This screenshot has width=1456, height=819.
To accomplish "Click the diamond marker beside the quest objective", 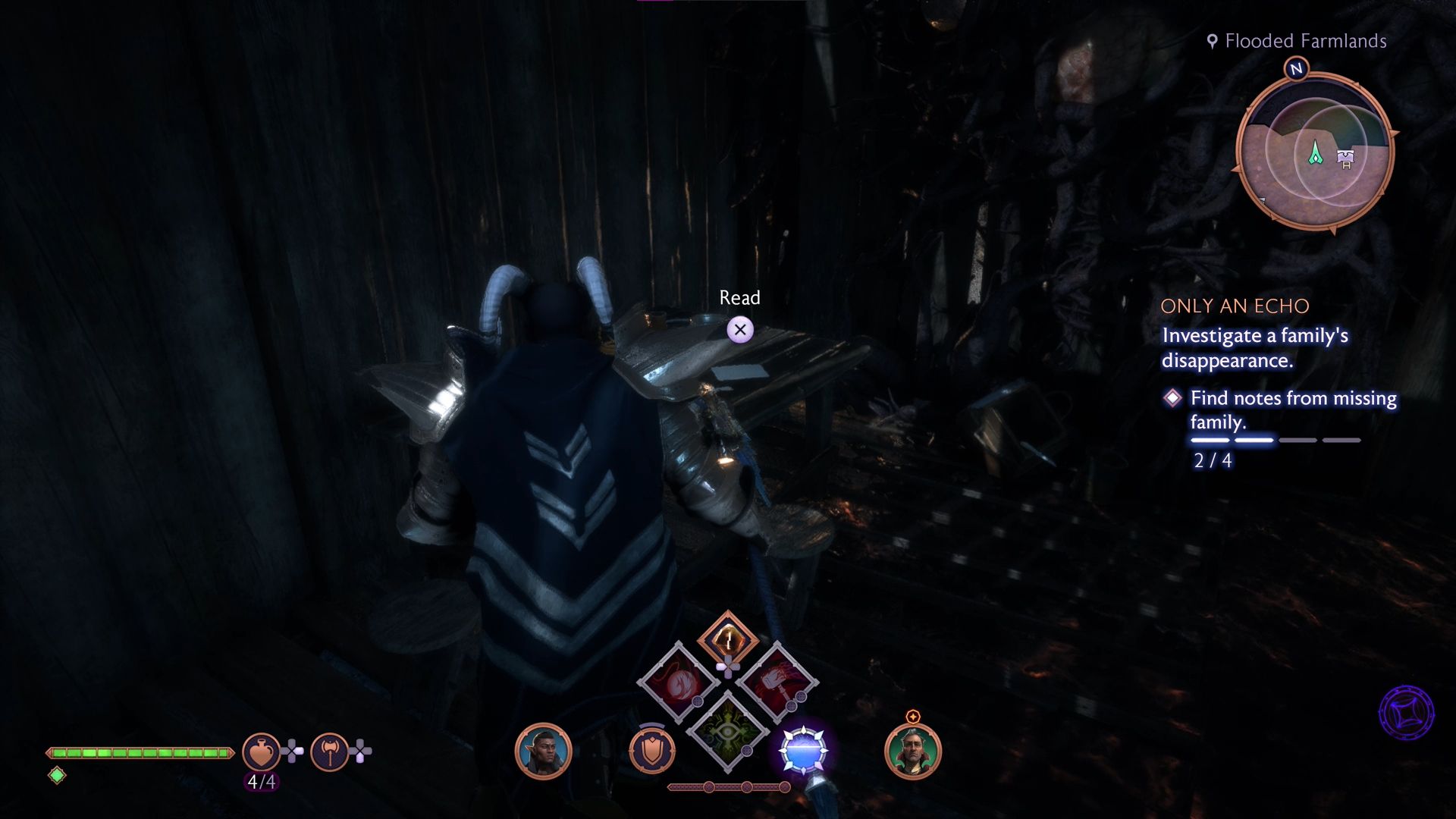I will pyautogui.click(x=1174, y=397).
